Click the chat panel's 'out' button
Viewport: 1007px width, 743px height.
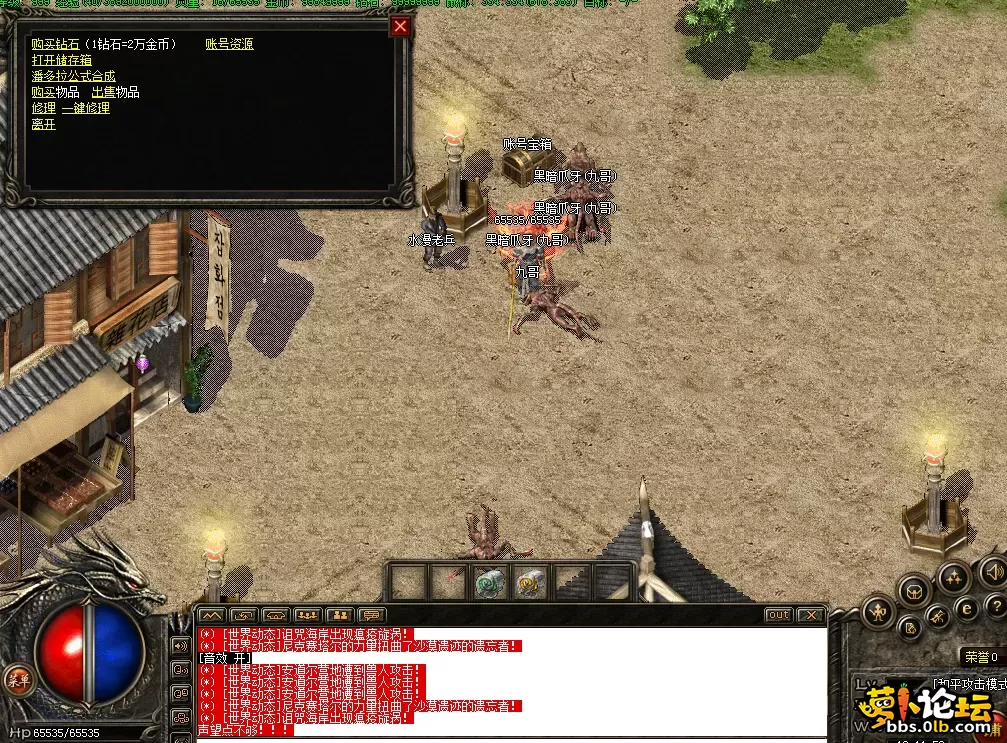[x=778, y=615]
